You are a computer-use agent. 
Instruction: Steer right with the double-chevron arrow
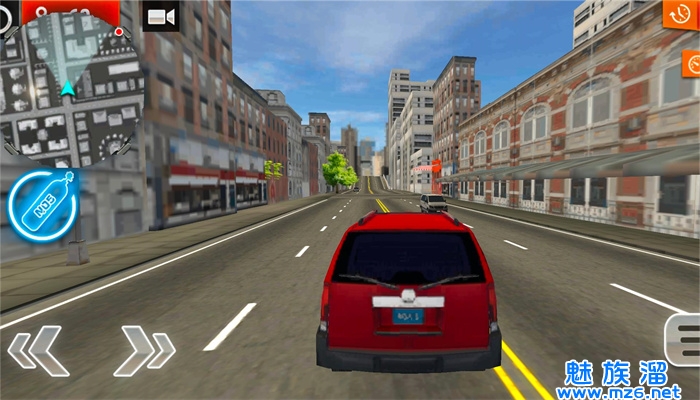144,349
